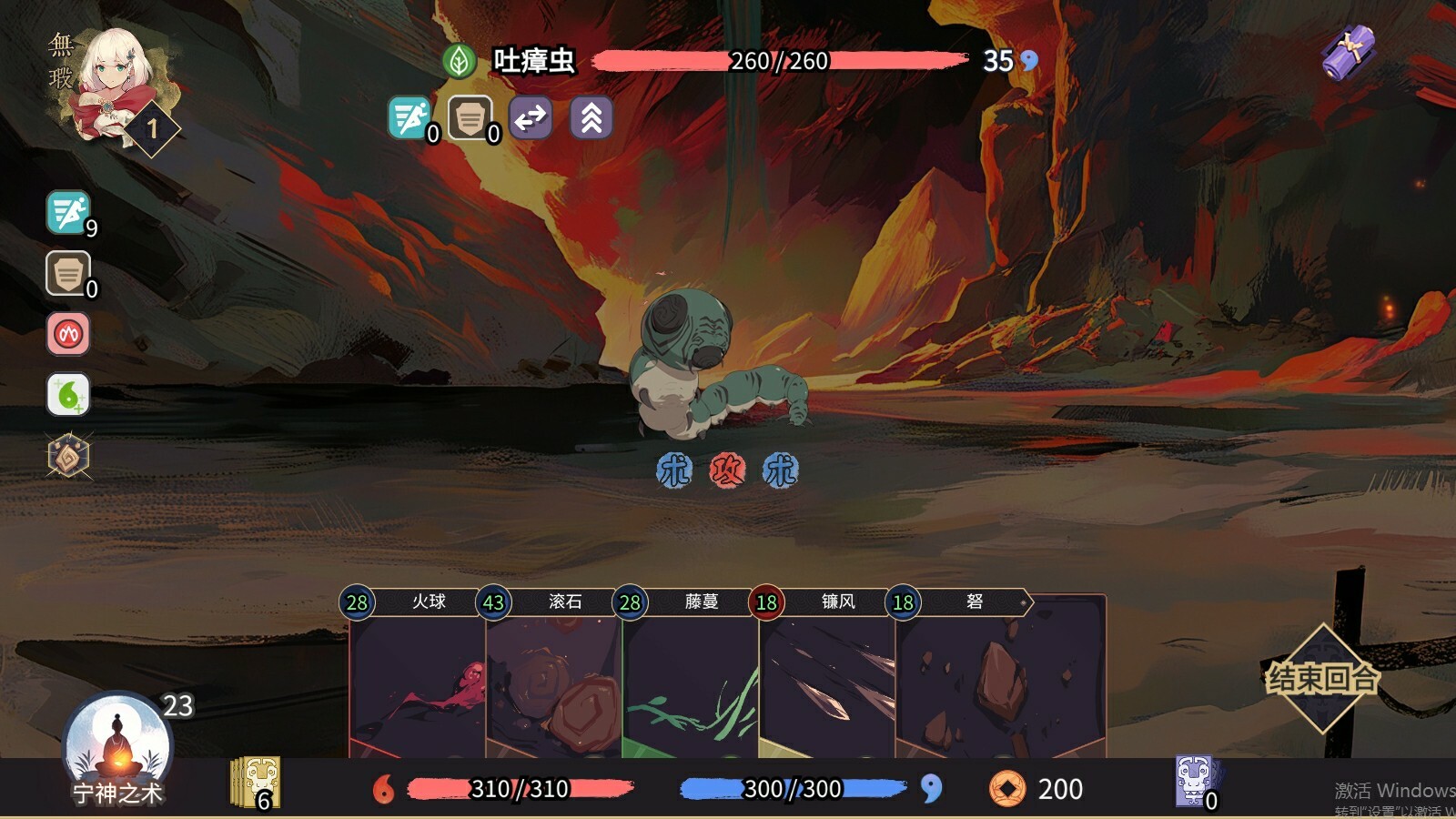Image resolution: width=1456 pixels, height=819 pixels.
Task: Select the red 攻 attack intent marker under the enemy
Action: (728, 470)
